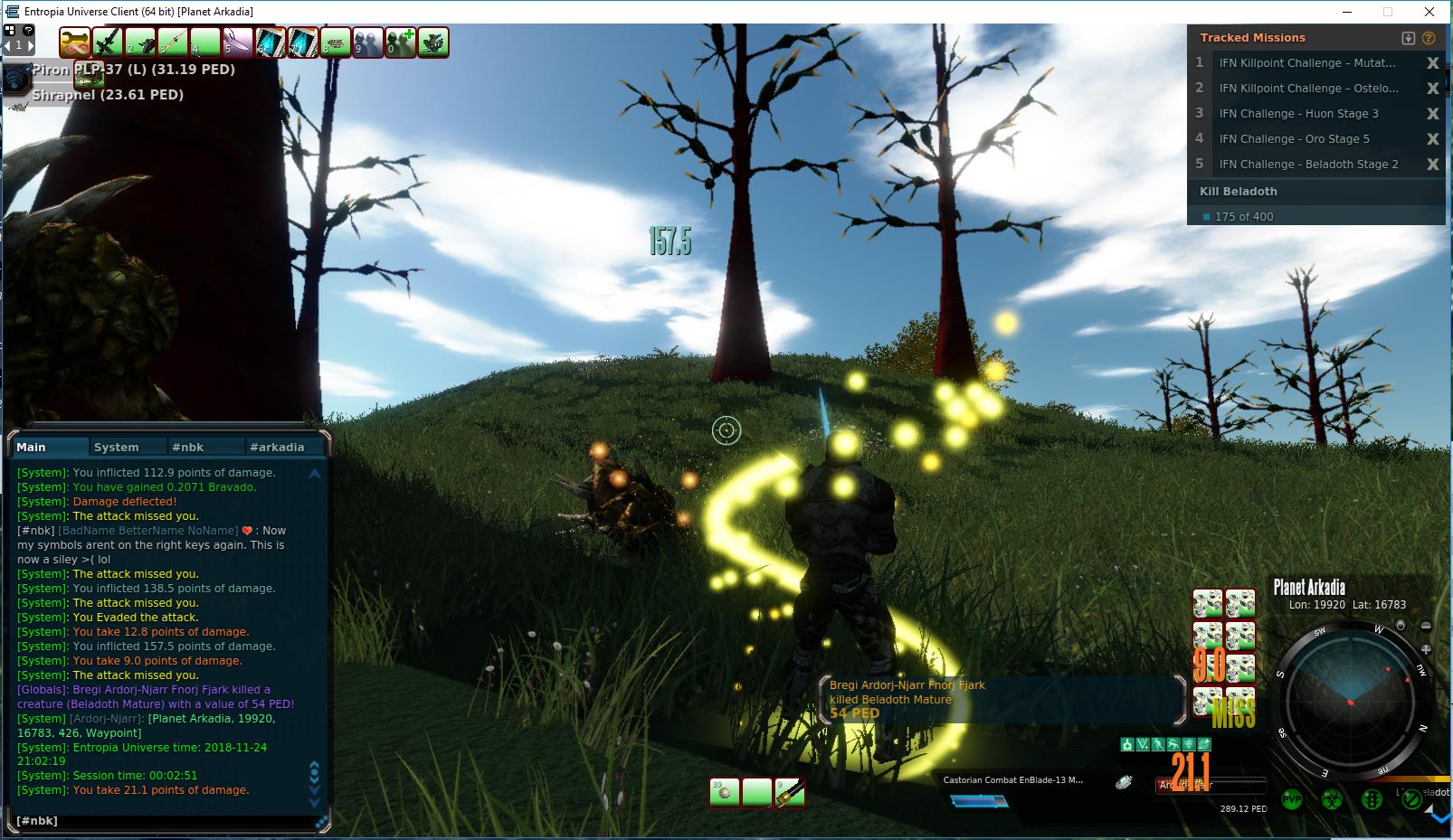
Task: Select the two-person icon in slot 9
Action: coord(367,42)
